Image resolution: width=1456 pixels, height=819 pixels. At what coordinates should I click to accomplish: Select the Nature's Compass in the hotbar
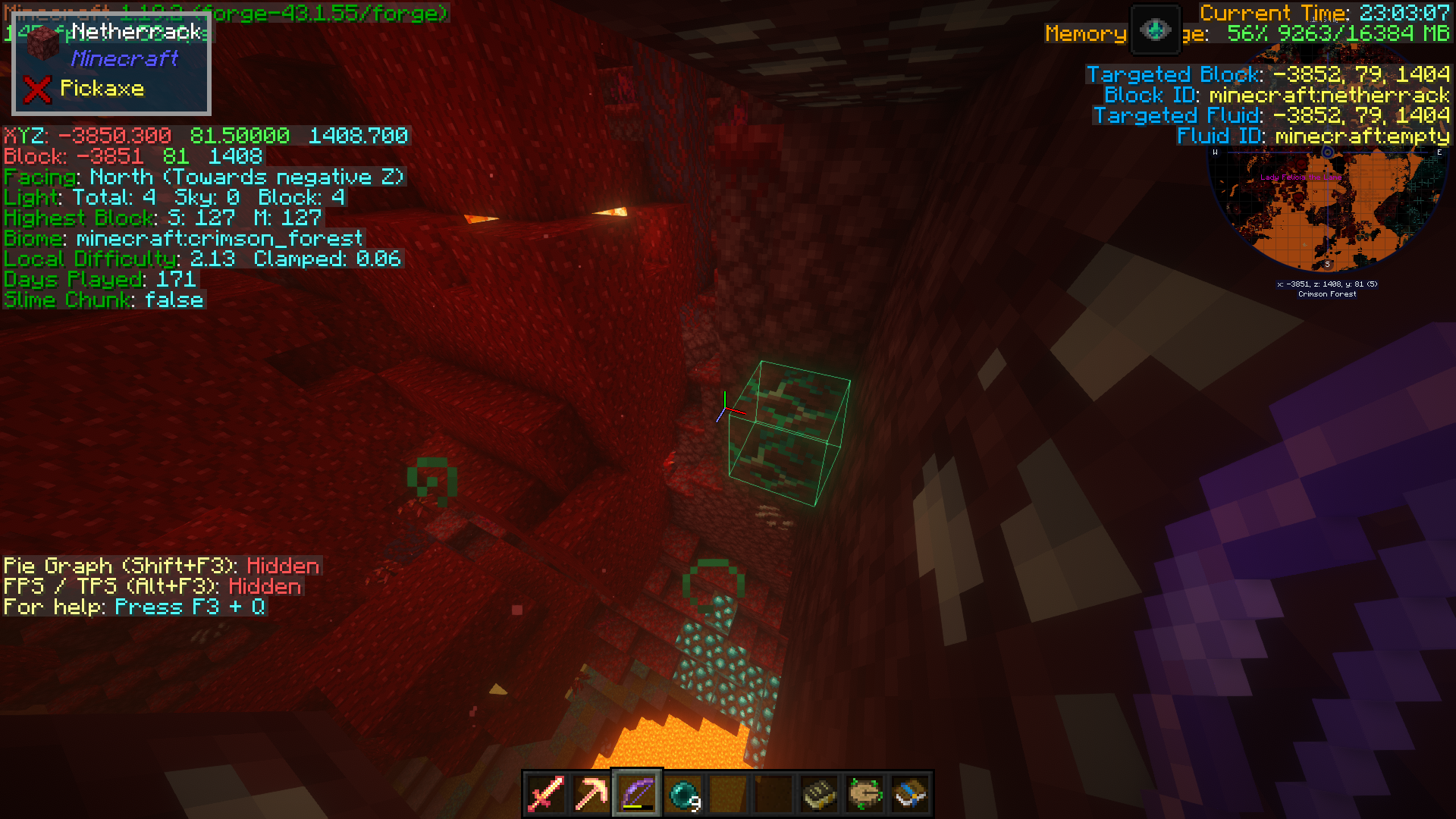(x=864, y=793)
